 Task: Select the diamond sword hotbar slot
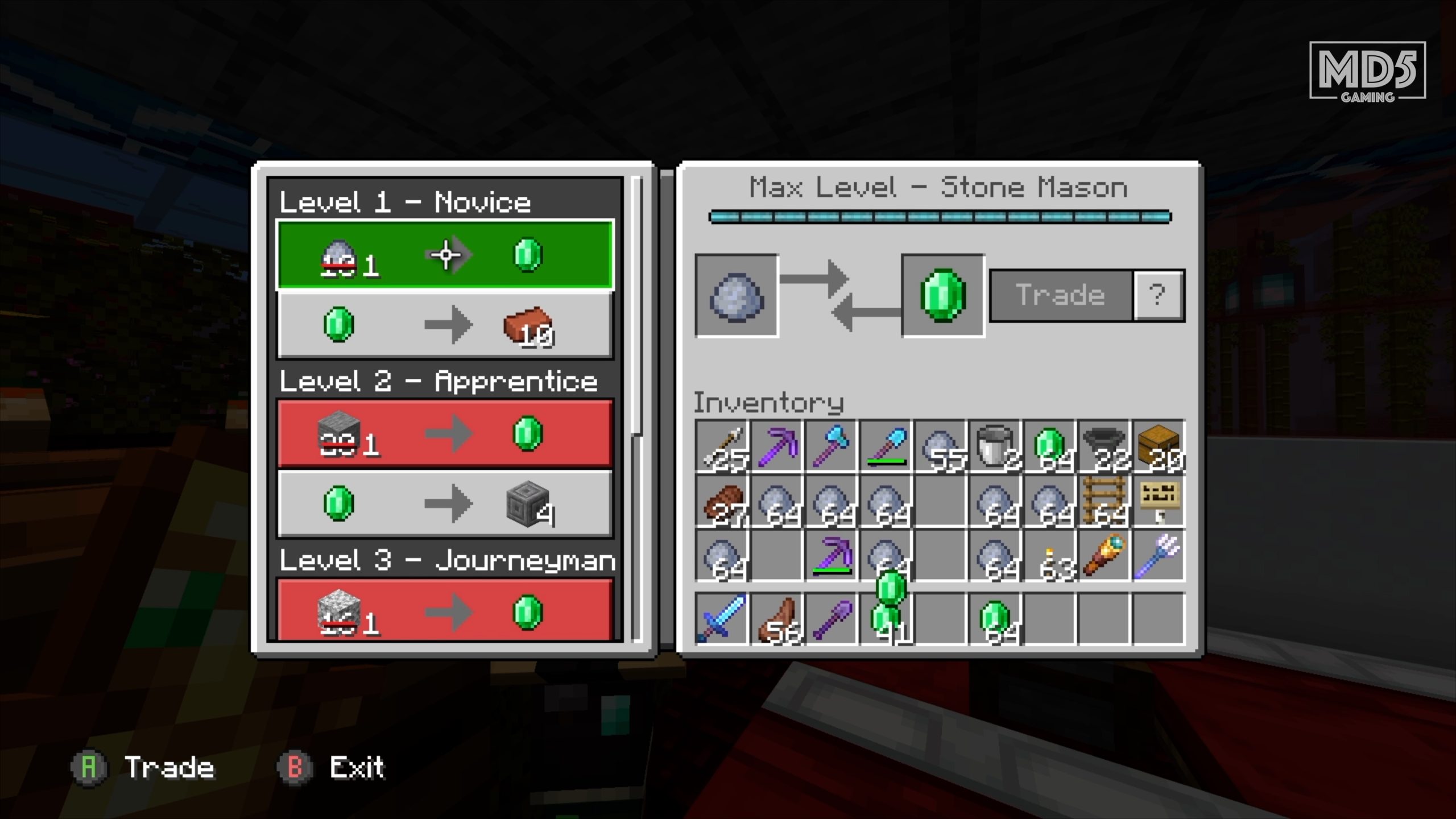[722, 618]
